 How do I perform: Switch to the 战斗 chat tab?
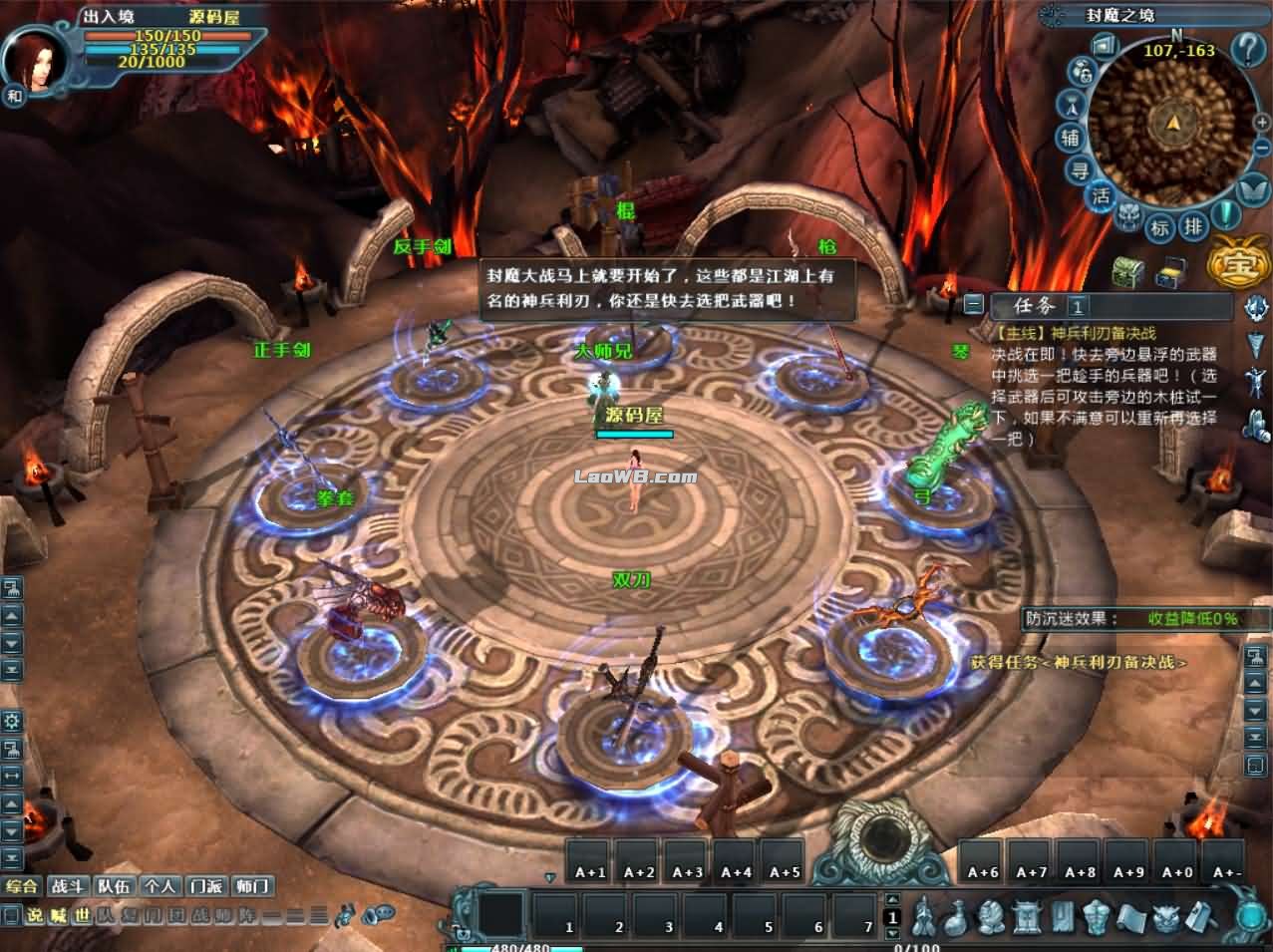pos(67,885)
